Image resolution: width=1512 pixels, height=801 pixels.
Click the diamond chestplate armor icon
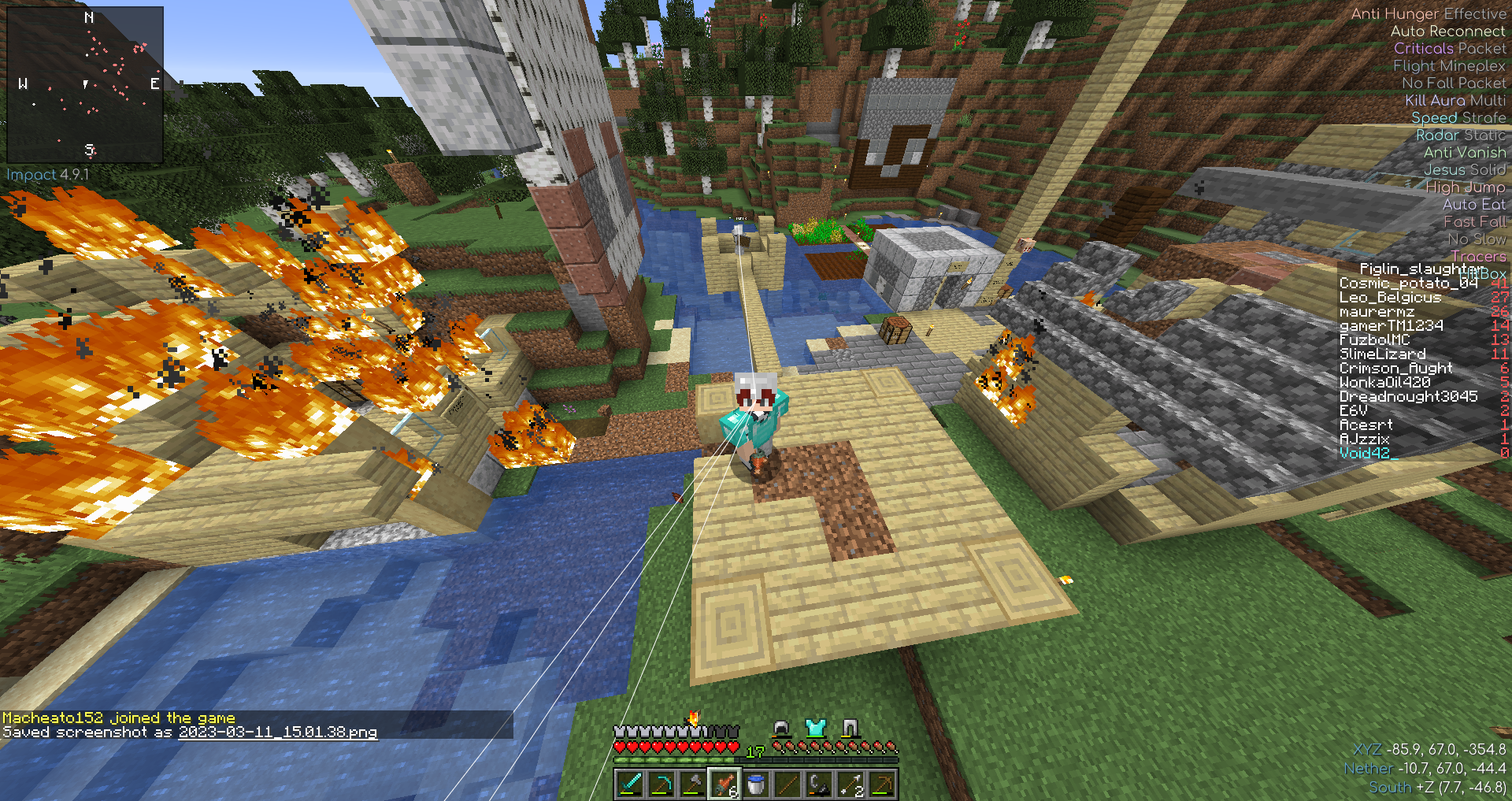click(815, 728)
